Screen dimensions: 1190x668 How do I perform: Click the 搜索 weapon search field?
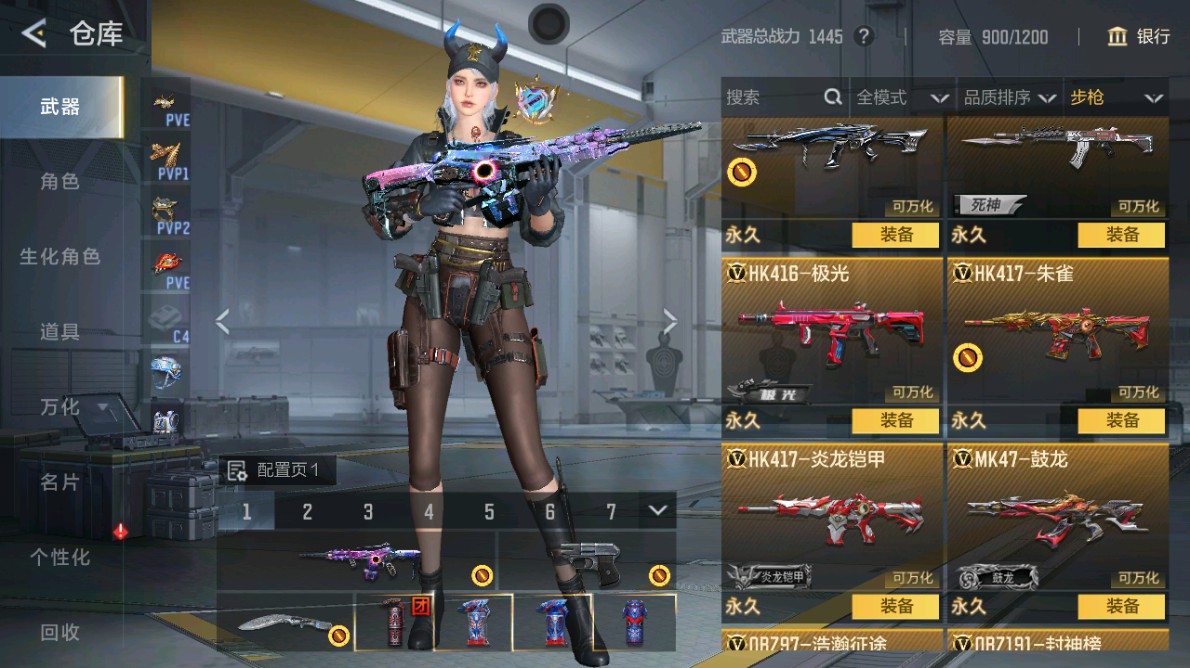click(771, 98)
